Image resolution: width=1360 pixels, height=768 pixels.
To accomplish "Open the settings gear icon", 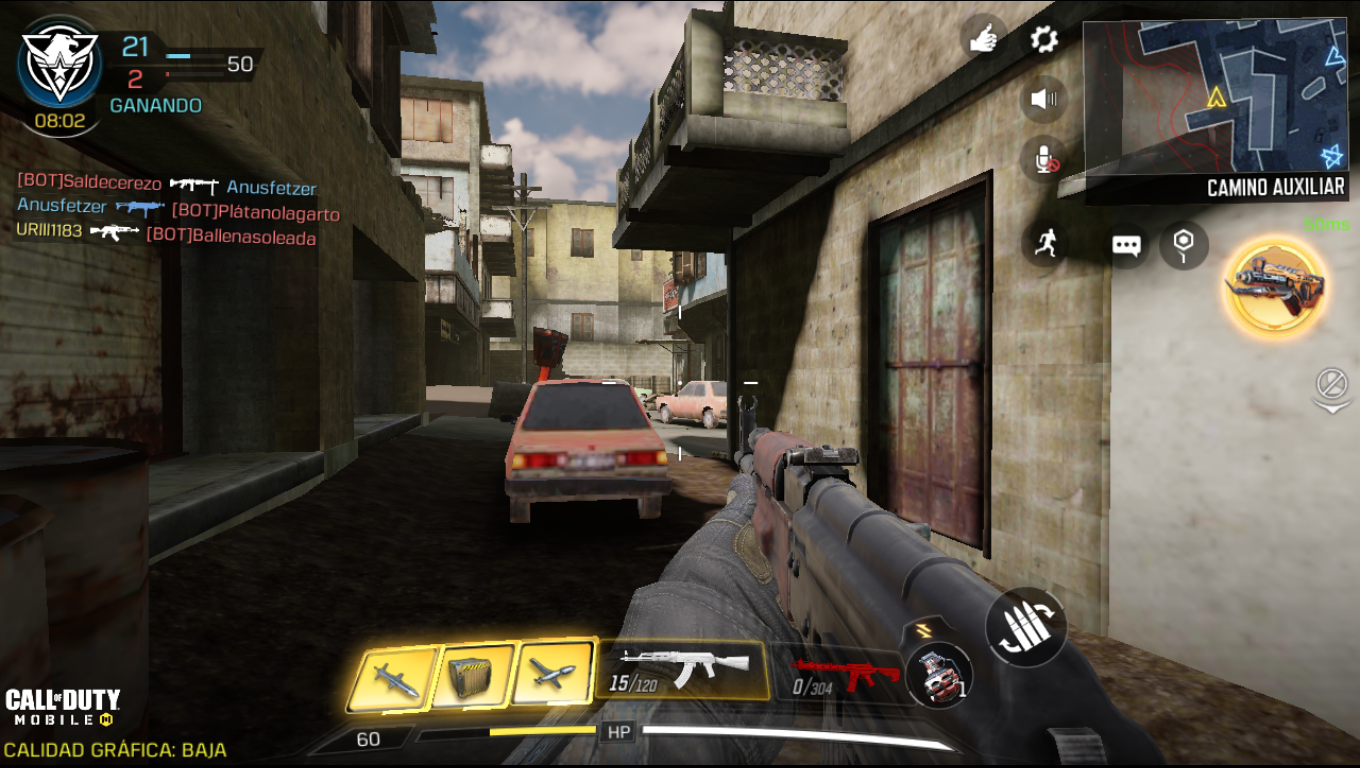I will point(1044,40).
